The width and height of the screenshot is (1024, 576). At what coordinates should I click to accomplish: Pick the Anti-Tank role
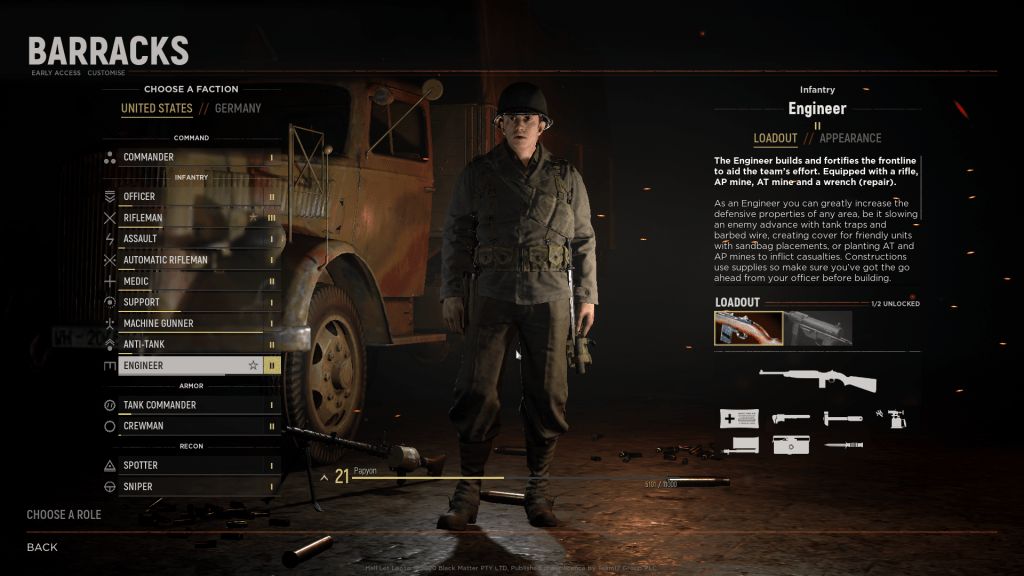point(190,345)
